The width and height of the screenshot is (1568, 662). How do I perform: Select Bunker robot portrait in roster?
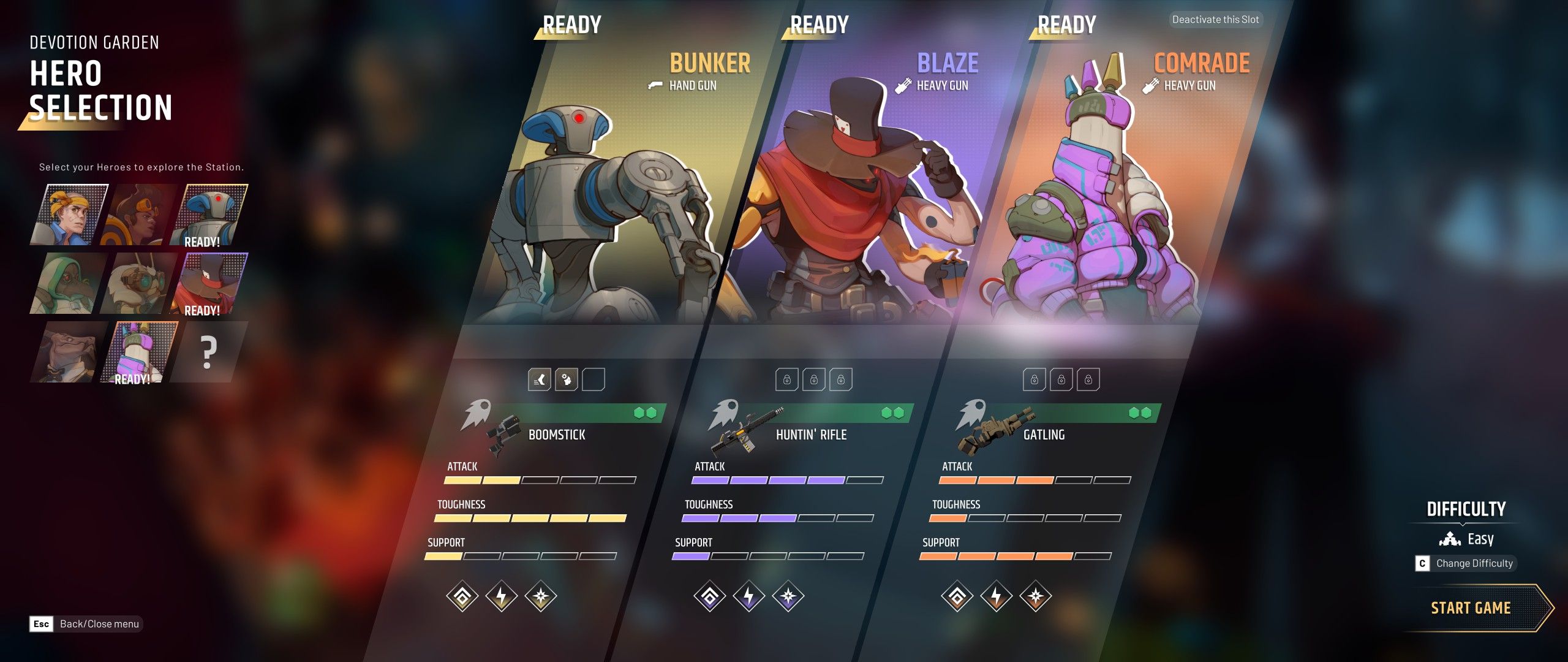(x=209, y=215)
